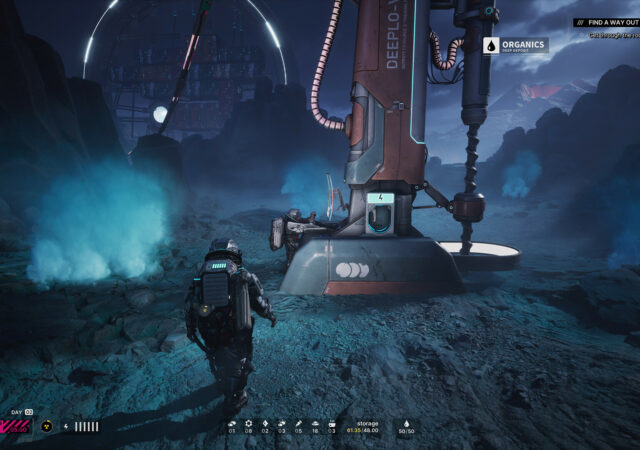Select the gear resource icon in the resource bar
Viewport: 640px width, 450px height.
coord(248,423)
